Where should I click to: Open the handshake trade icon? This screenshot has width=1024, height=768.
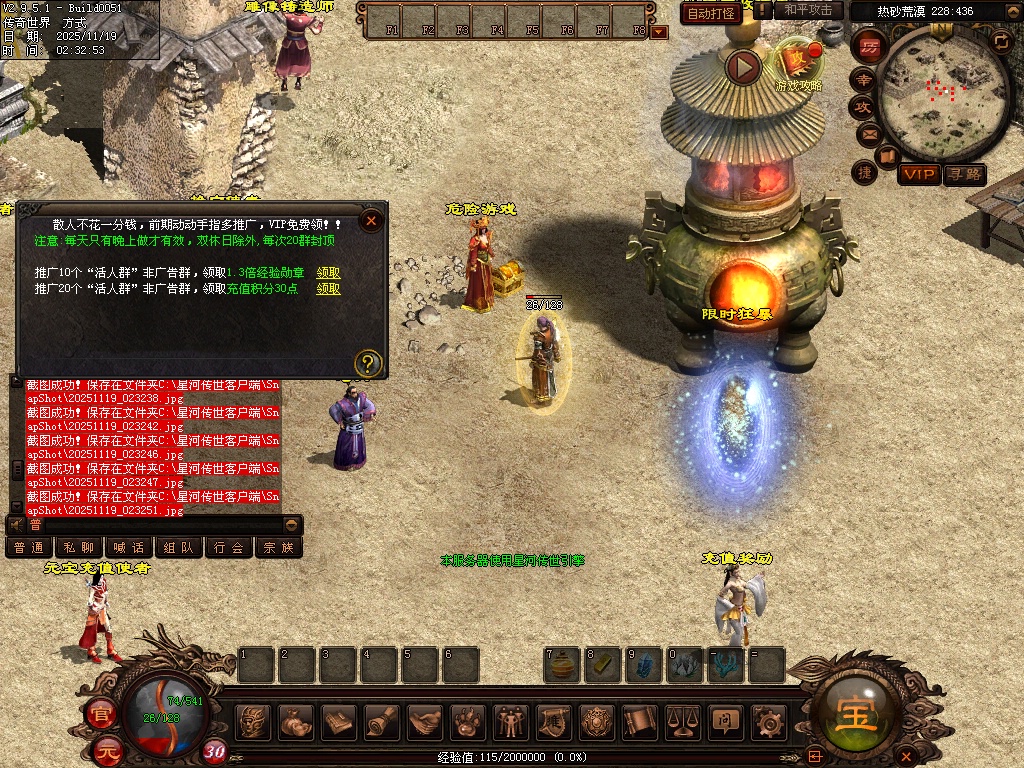point(426,721)
